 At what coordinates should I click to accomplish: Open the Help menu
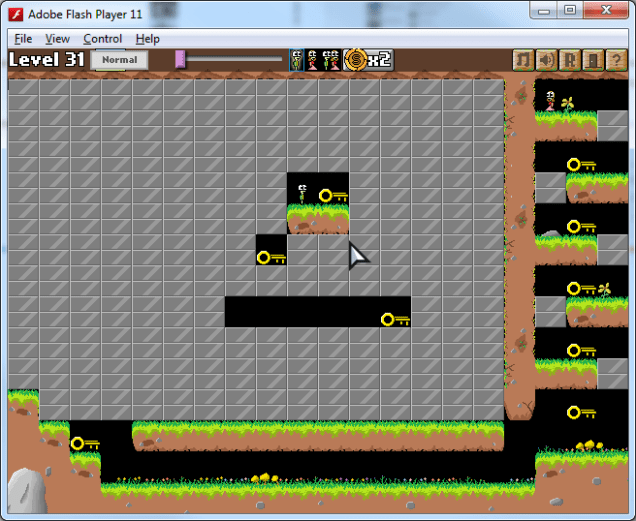tap(148, 39)
